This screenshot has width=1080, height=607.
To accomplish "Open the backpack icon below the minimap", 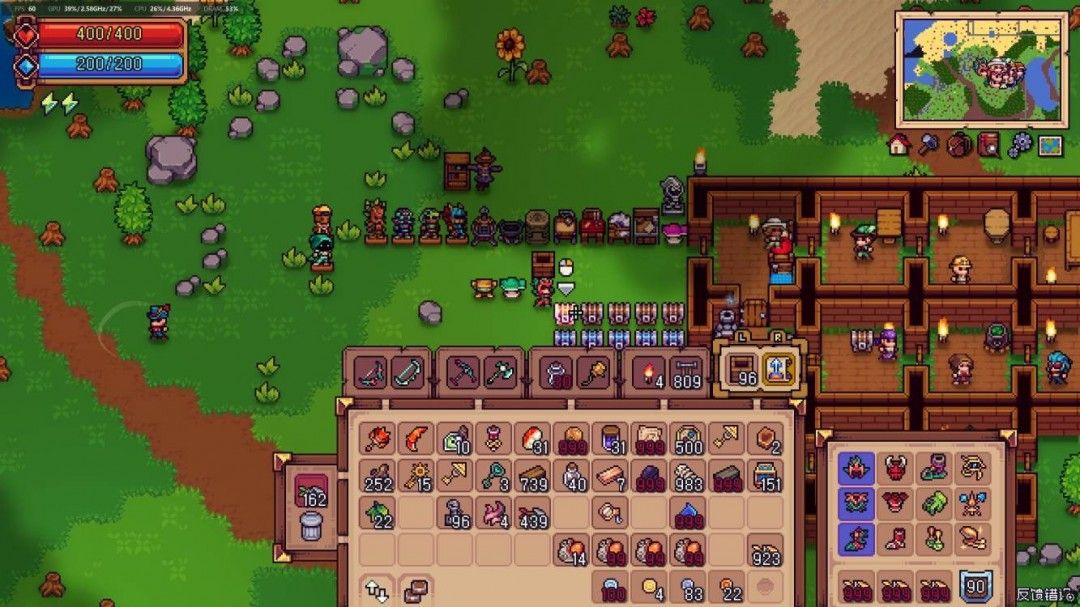I will point(959,145).
